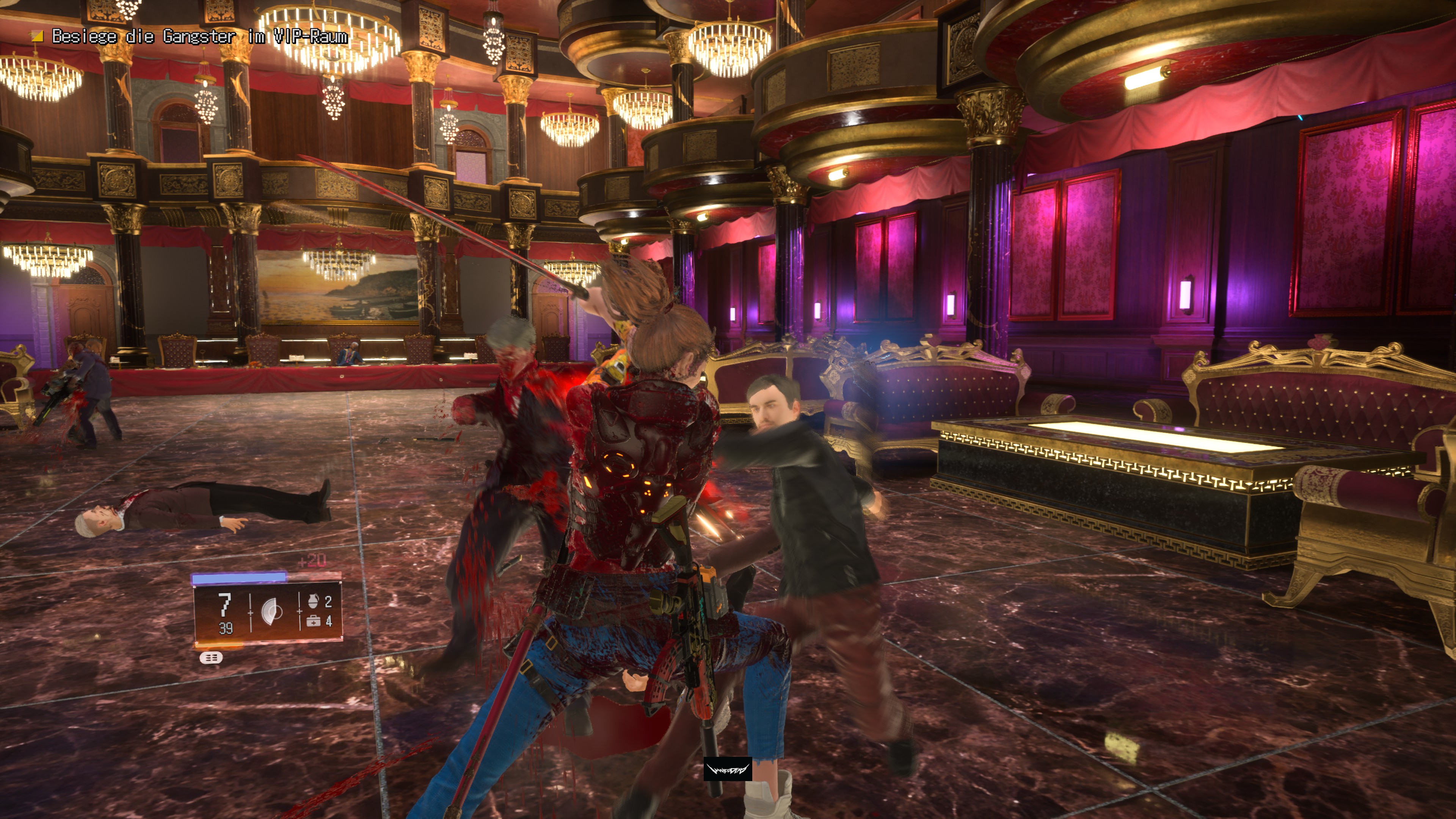
Task: Use the medkit icon in the HUD
Action: click(x=312, y=621)
